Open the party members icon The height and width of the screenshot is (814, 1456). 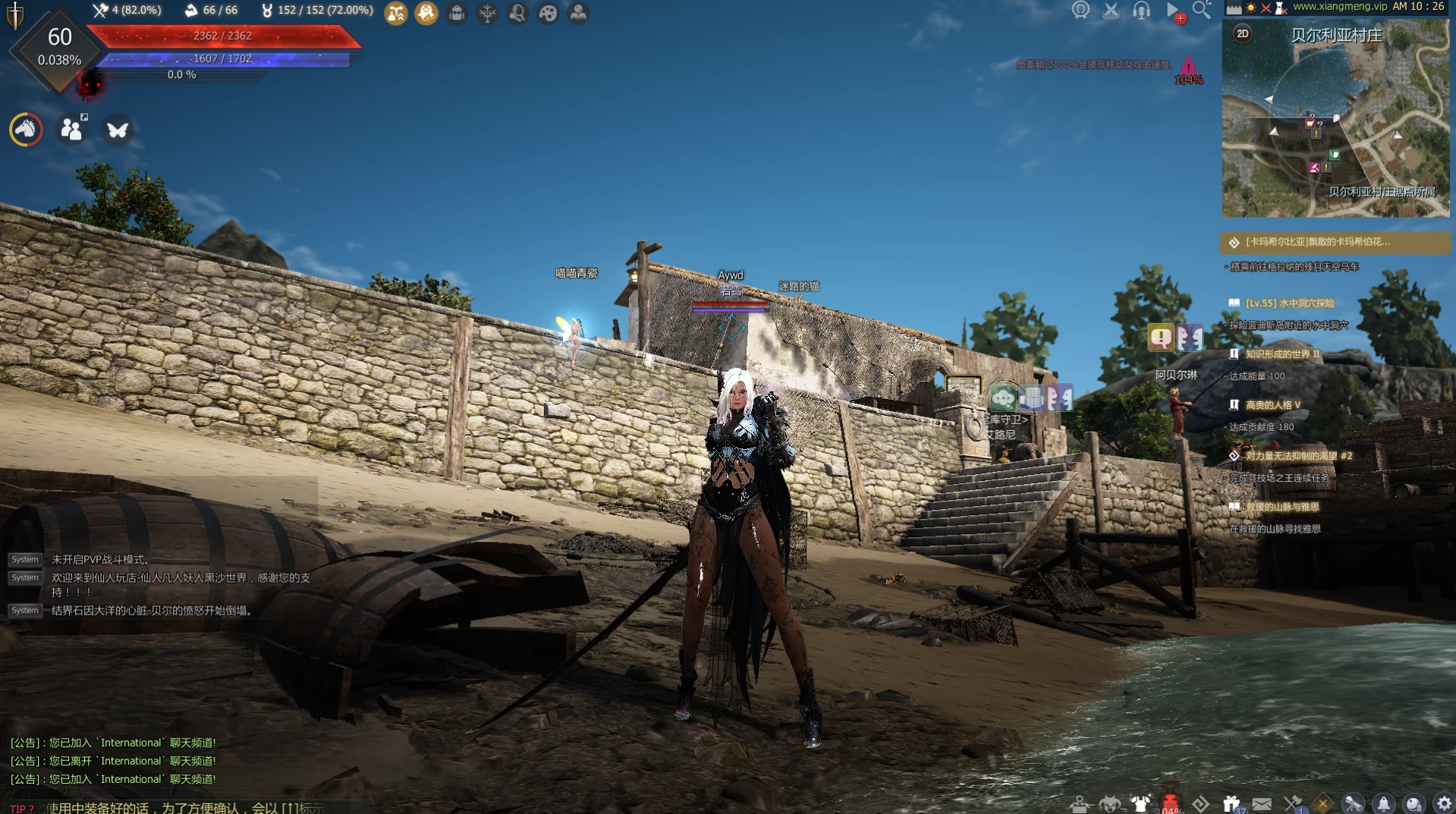(72, 130)
